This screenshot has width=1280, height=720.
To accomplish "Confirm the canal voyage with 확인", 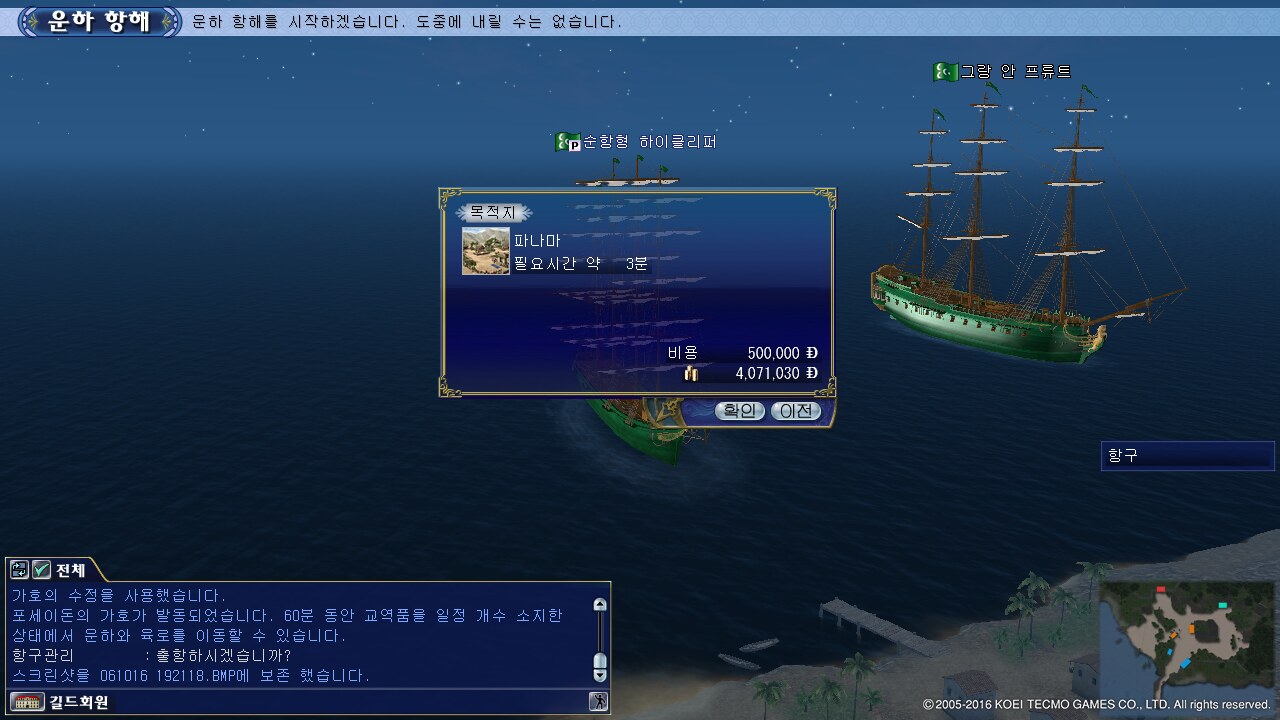I will pos(739,411).
